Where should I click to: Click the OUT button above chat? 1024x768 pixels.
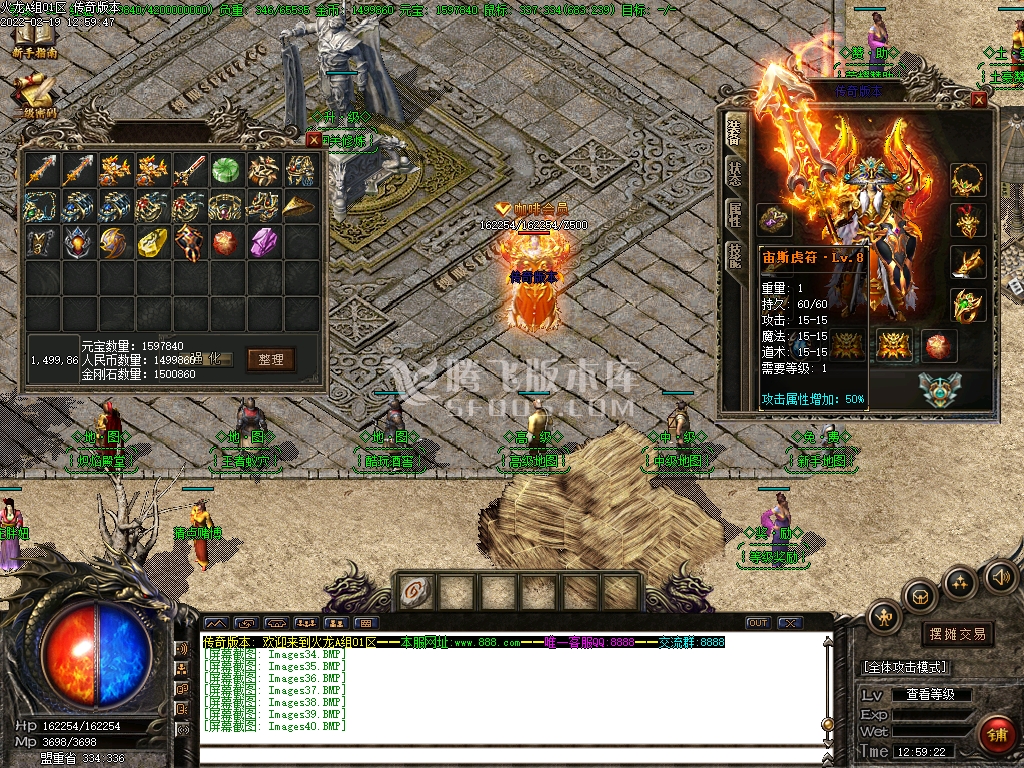pyautogui.click(x=758, y=623)
